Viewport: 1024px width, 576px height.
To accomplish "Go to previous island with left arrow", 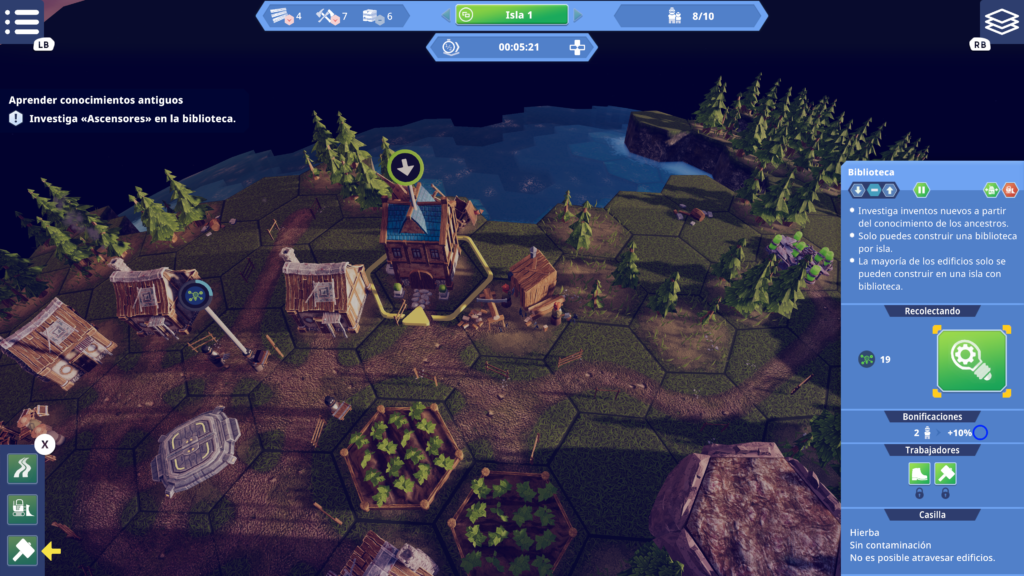I will 445,15.
